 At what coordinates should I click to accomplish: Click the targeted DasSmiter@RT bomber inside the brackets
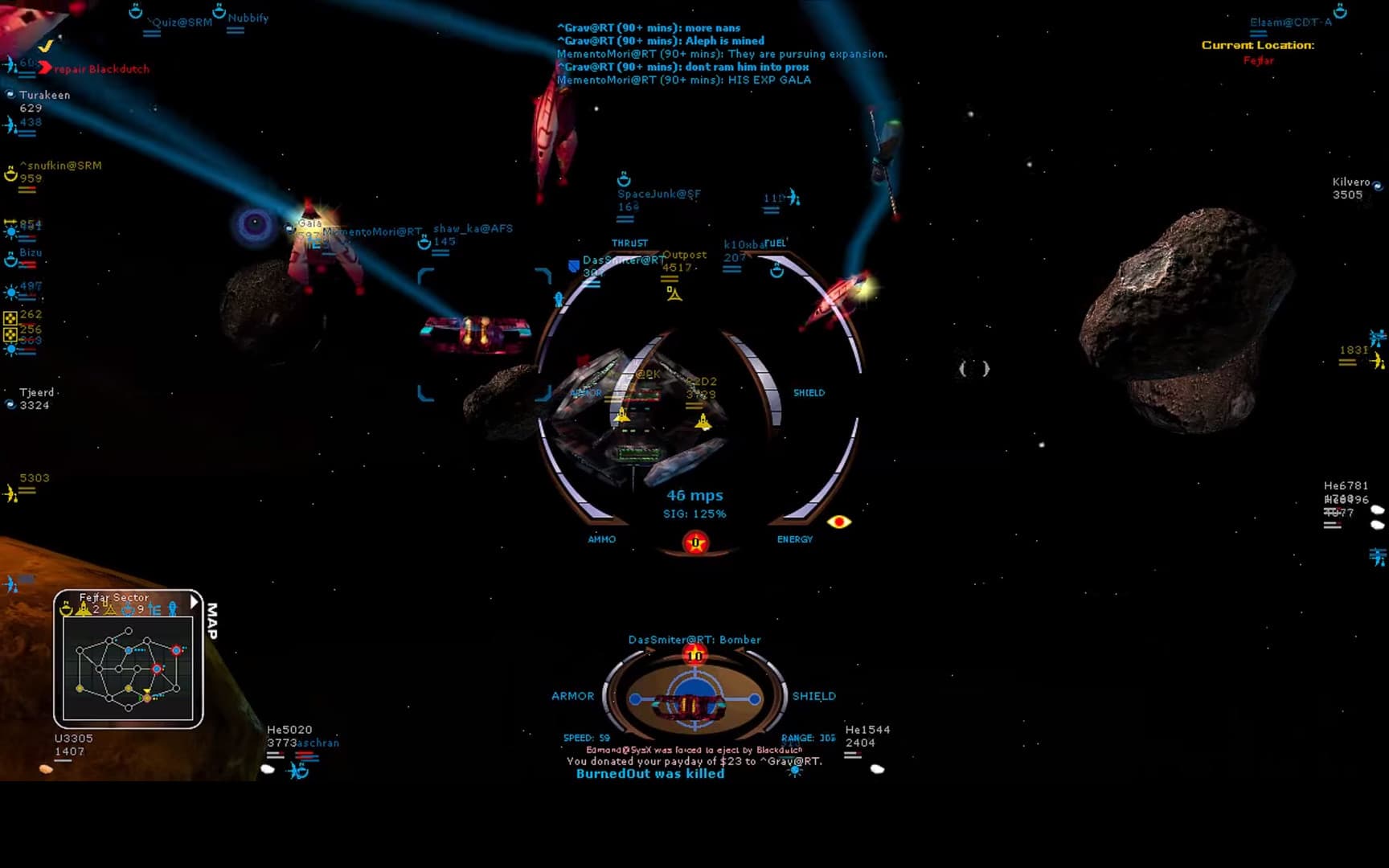pos(474,330)
